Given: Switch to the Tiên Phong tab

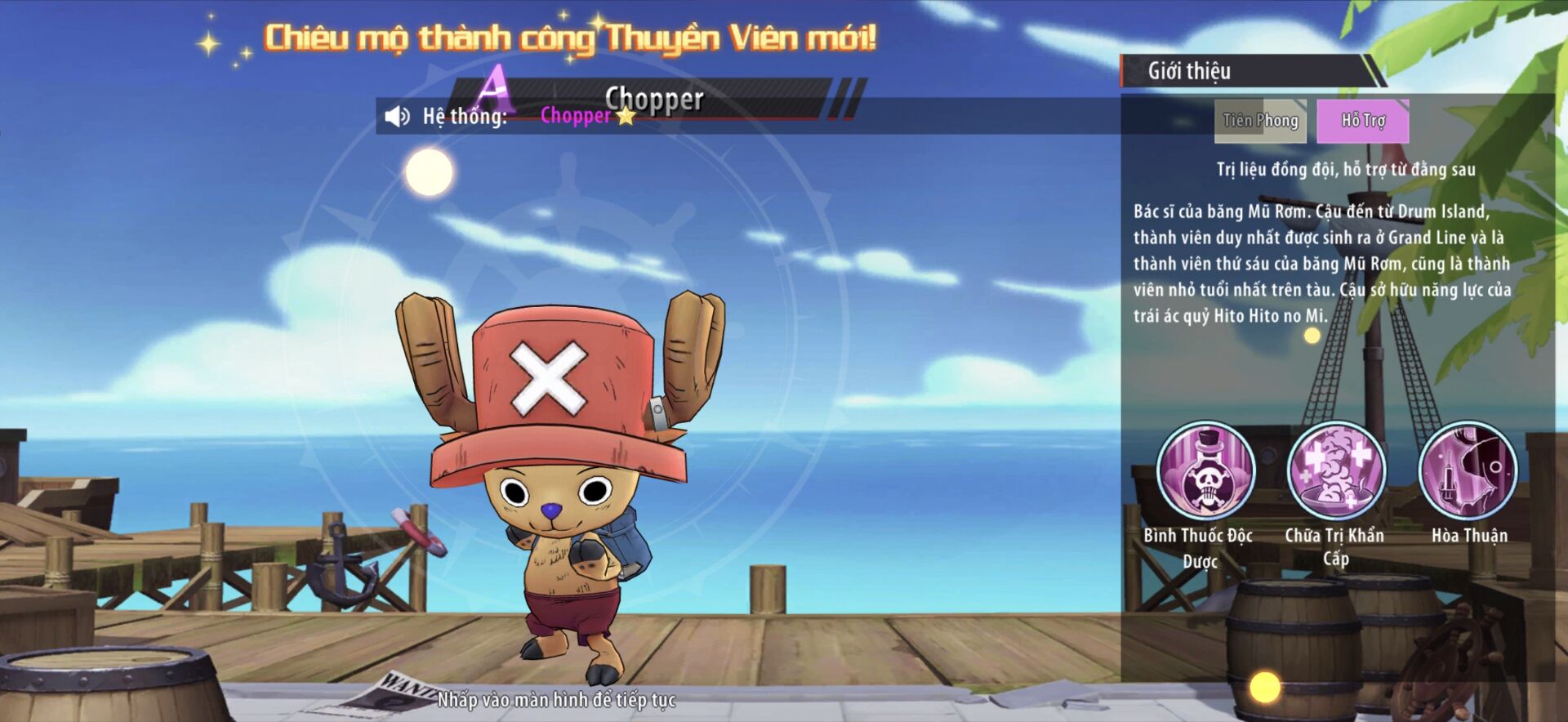Looking at the screenshot, I should [x=1260, y=121].
